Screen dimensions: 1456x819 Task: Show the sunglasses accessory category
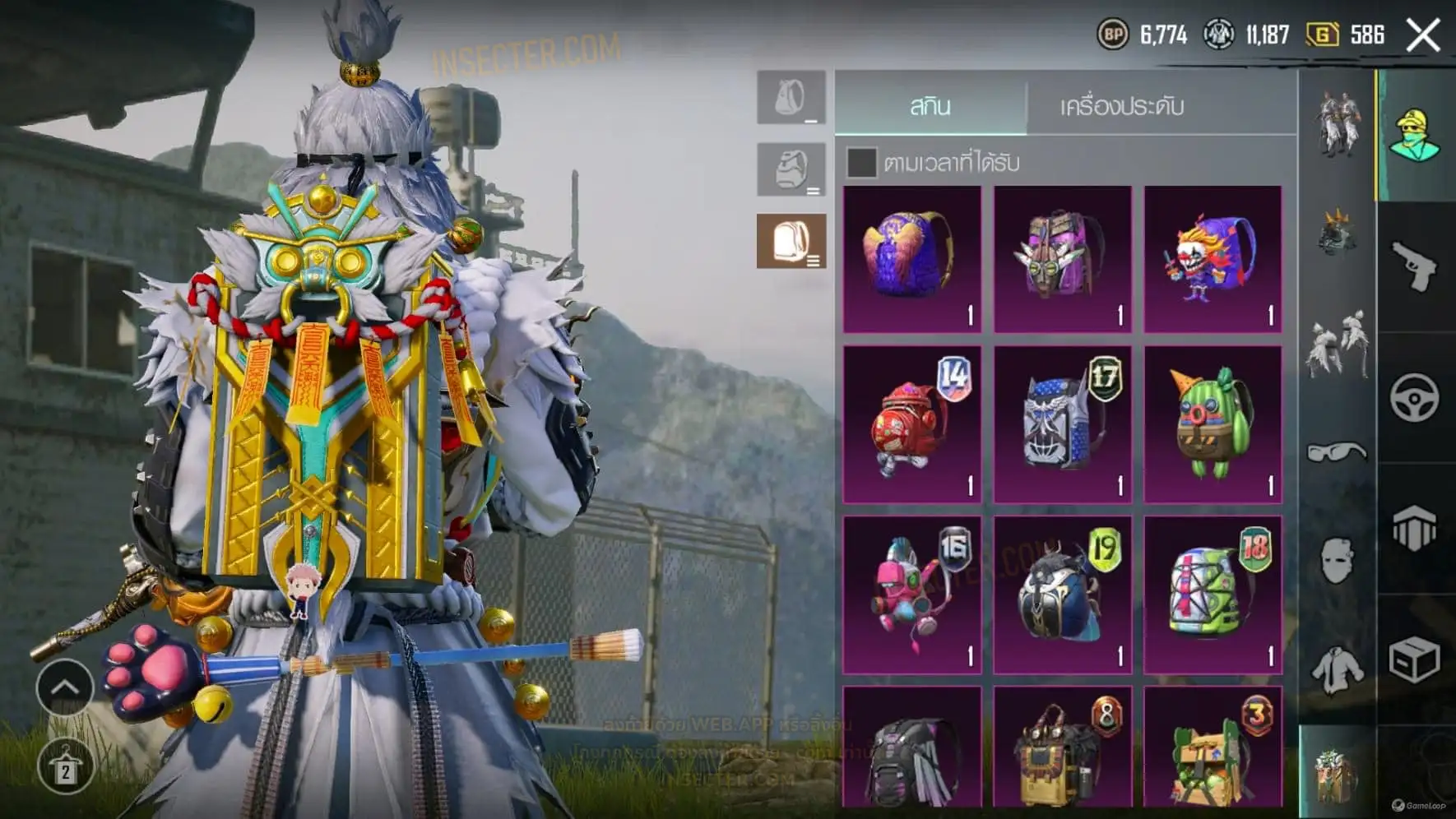pos(1337,451)
